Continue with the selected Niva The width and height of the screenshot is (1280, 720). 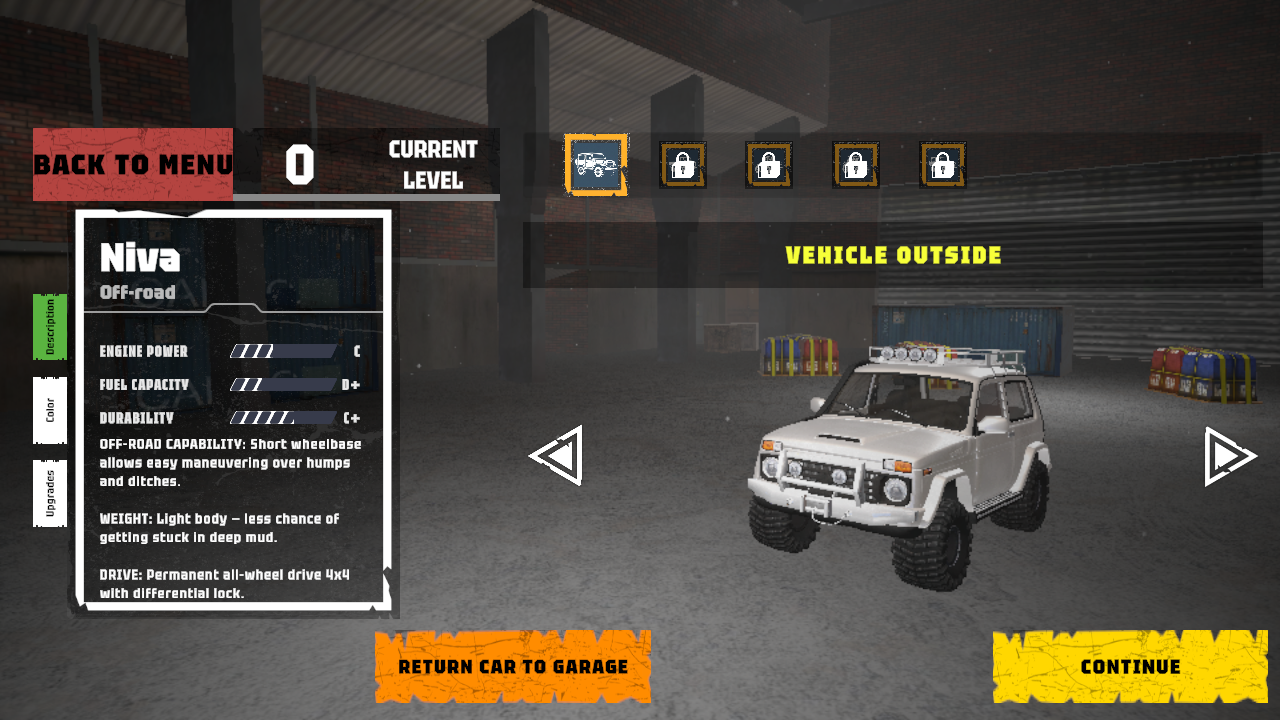[1130, 667]
